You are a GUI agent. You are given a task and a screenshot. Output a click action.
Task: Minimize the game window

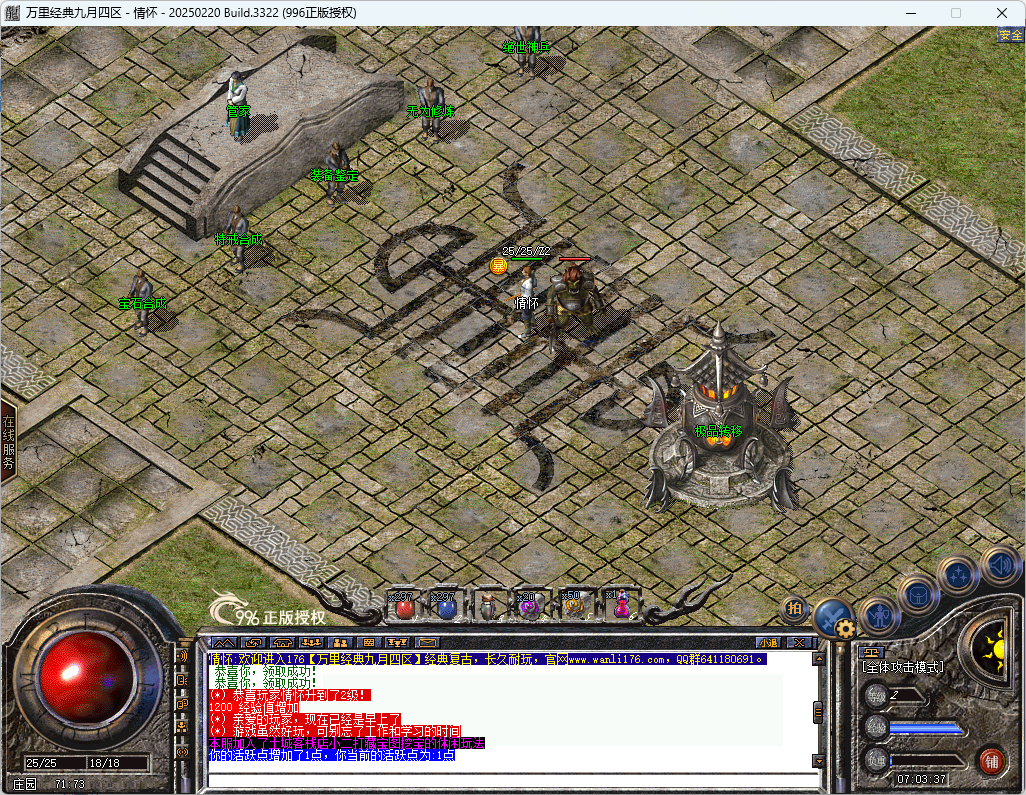(911, 13)
